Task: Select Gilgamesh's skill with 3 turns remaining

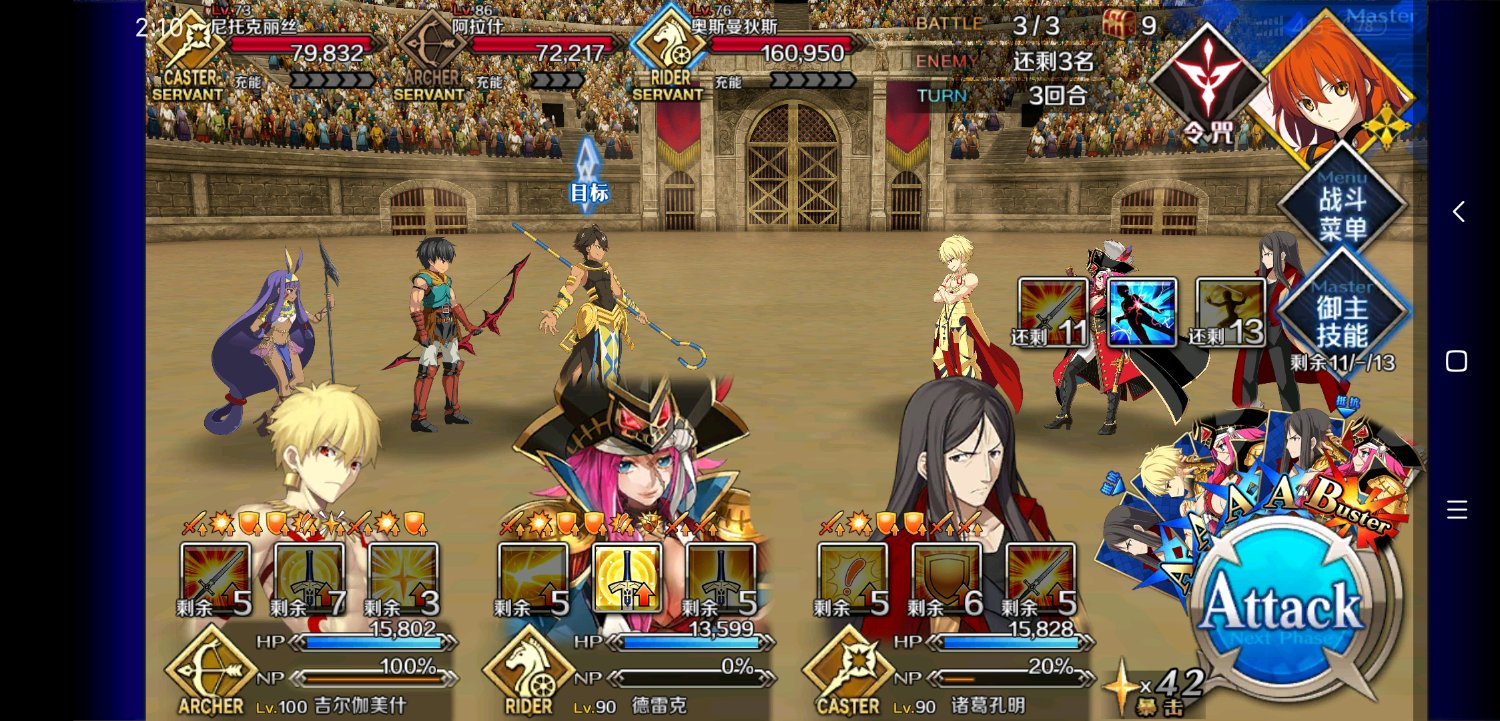Action: tap(403, 578)
